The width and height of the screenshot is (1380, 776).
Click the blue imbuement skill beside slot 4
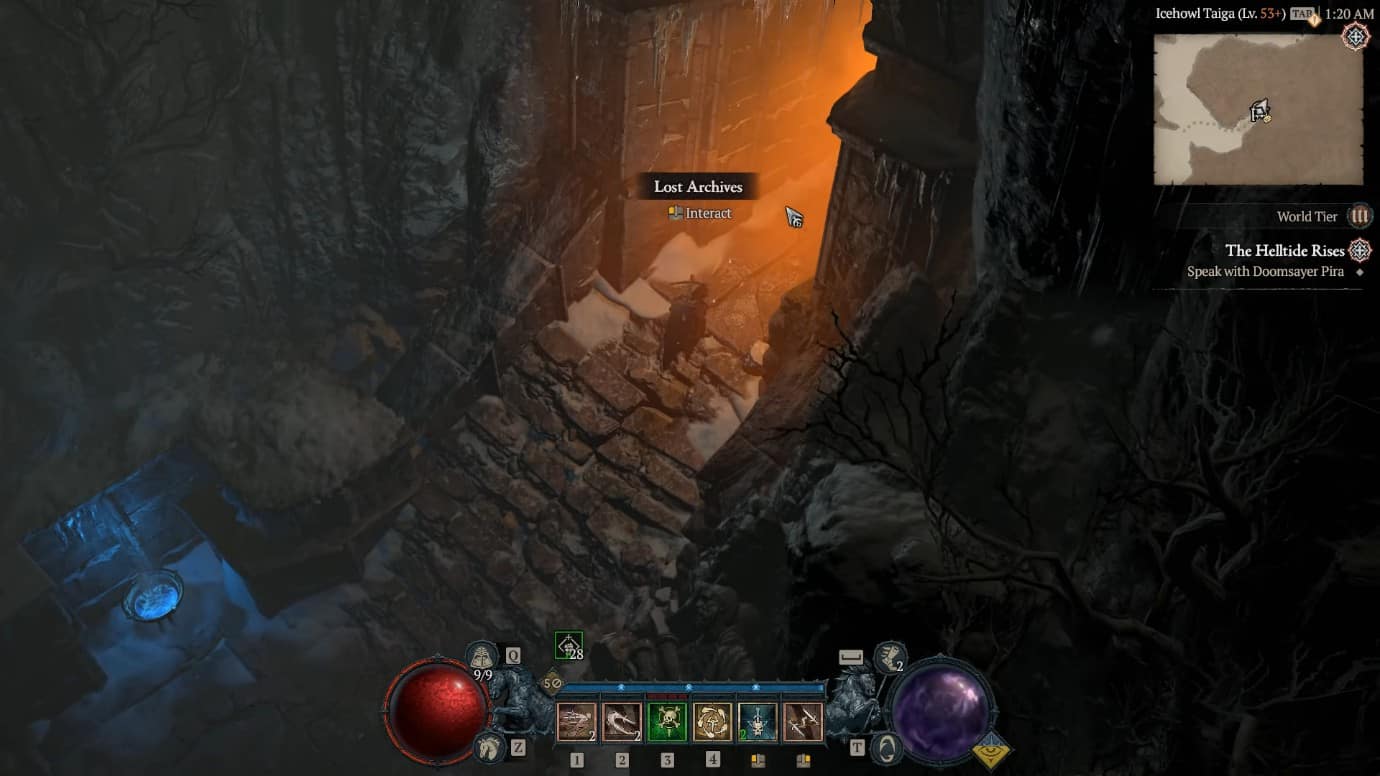pyautogui.click(x=759, y=722)
